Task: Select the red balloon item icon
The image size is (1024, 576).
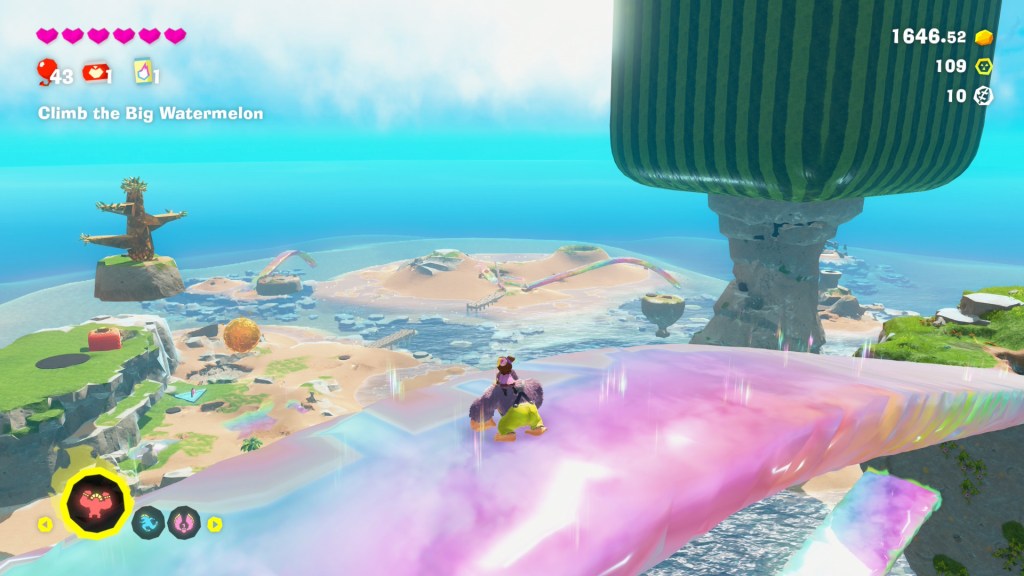Action: [46, 70]
